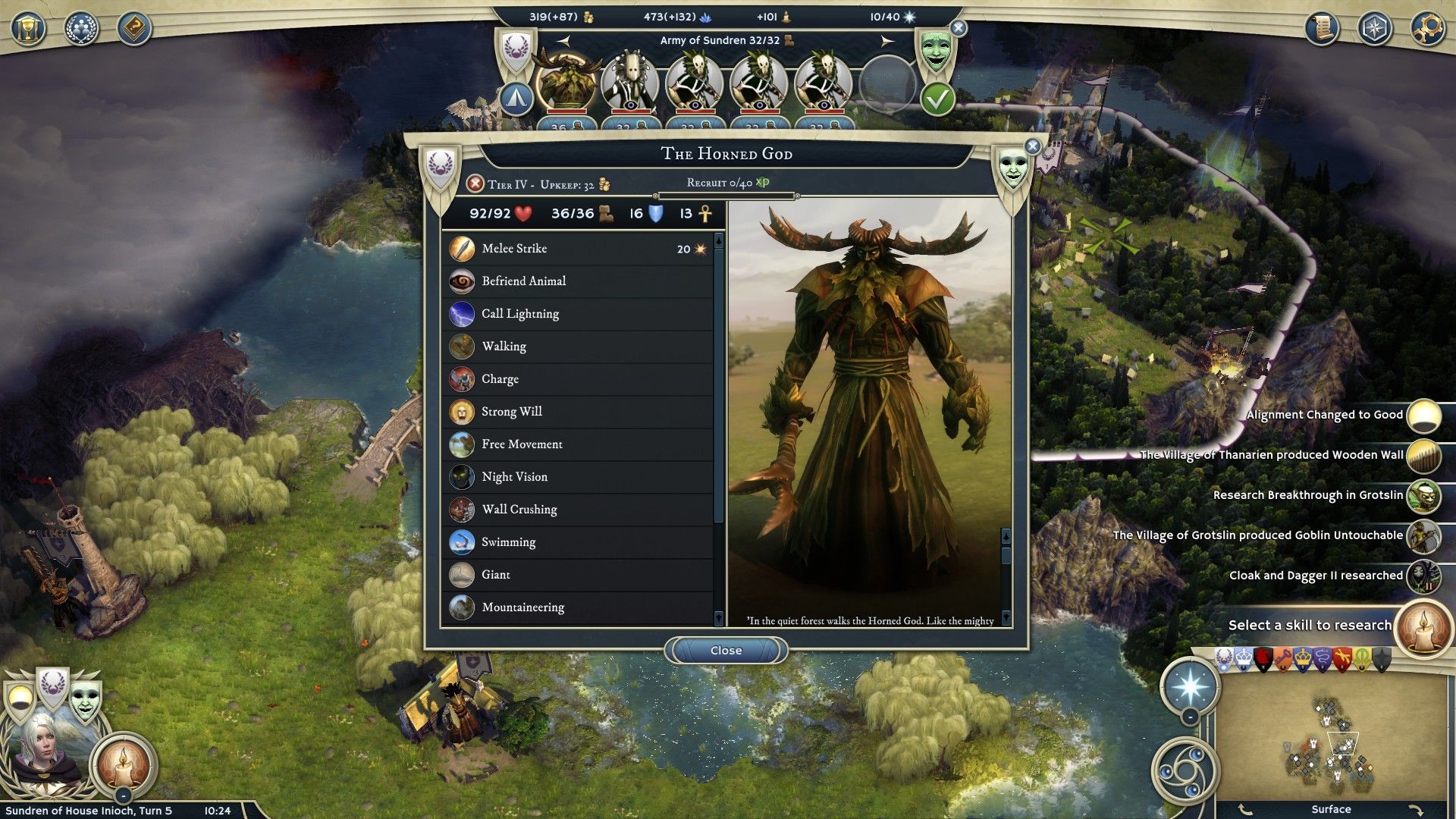1456x819 pixels.
Task: Select the Befriend Animal ability
Action: (x=578, y=281)
